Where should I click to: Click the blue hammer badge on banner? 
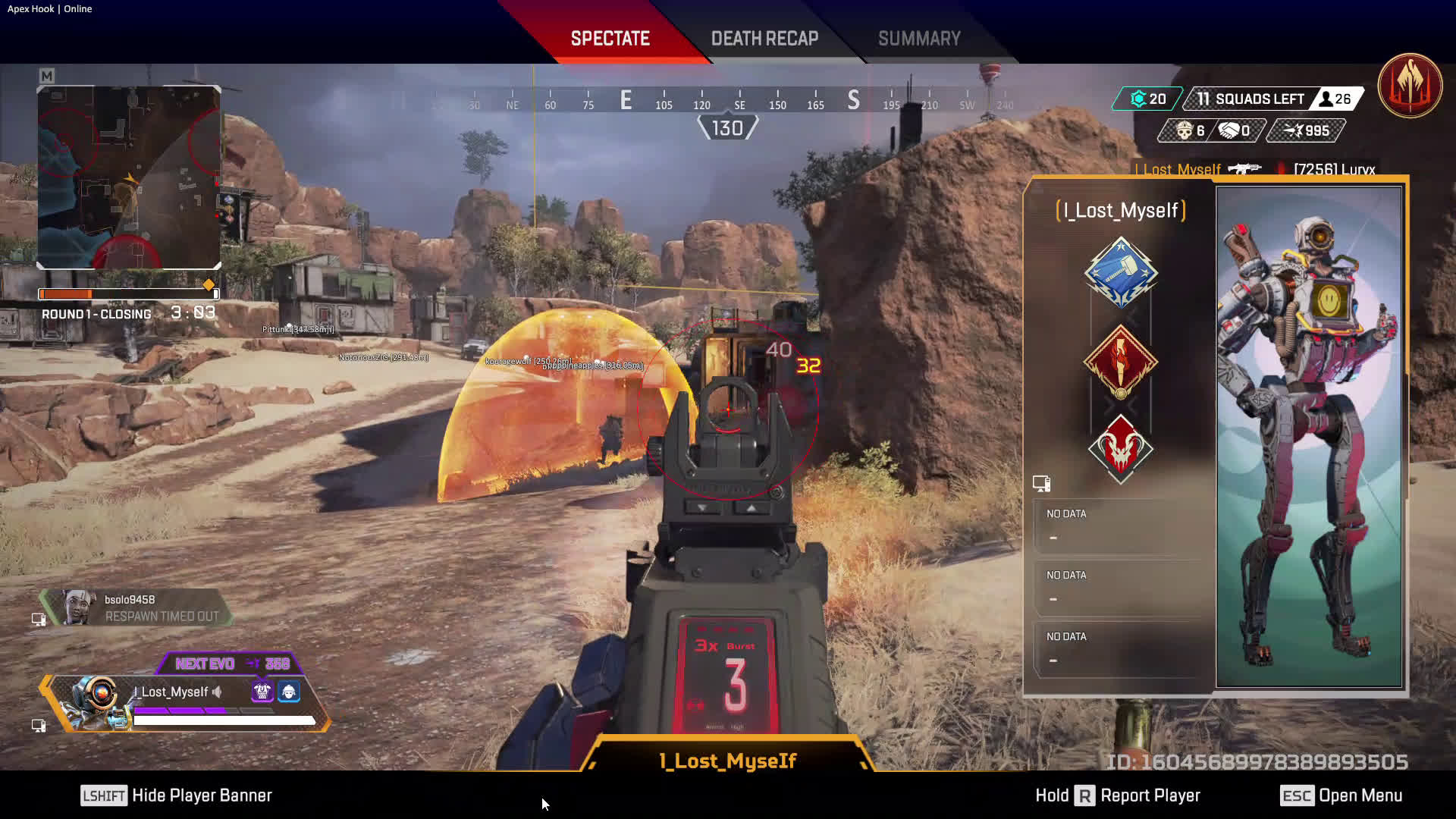1120,273
